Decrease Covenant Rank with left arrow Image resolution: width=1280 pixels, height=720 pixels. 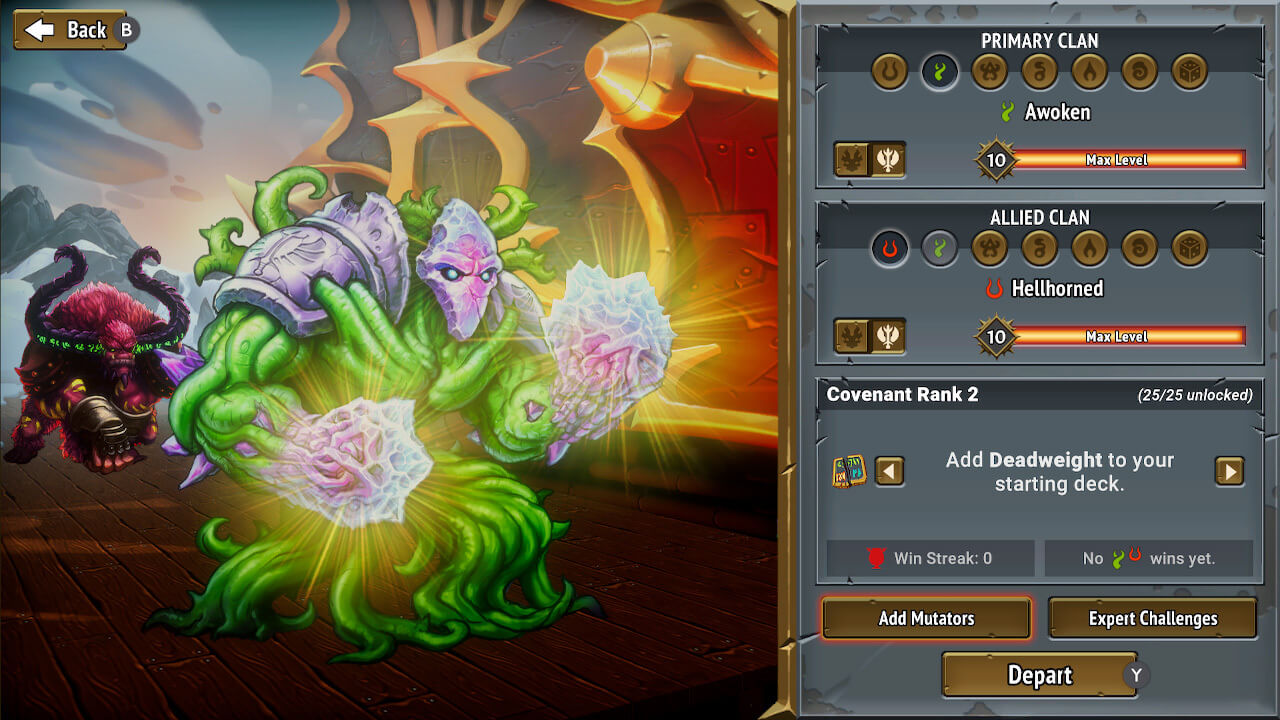click(889, 471)
